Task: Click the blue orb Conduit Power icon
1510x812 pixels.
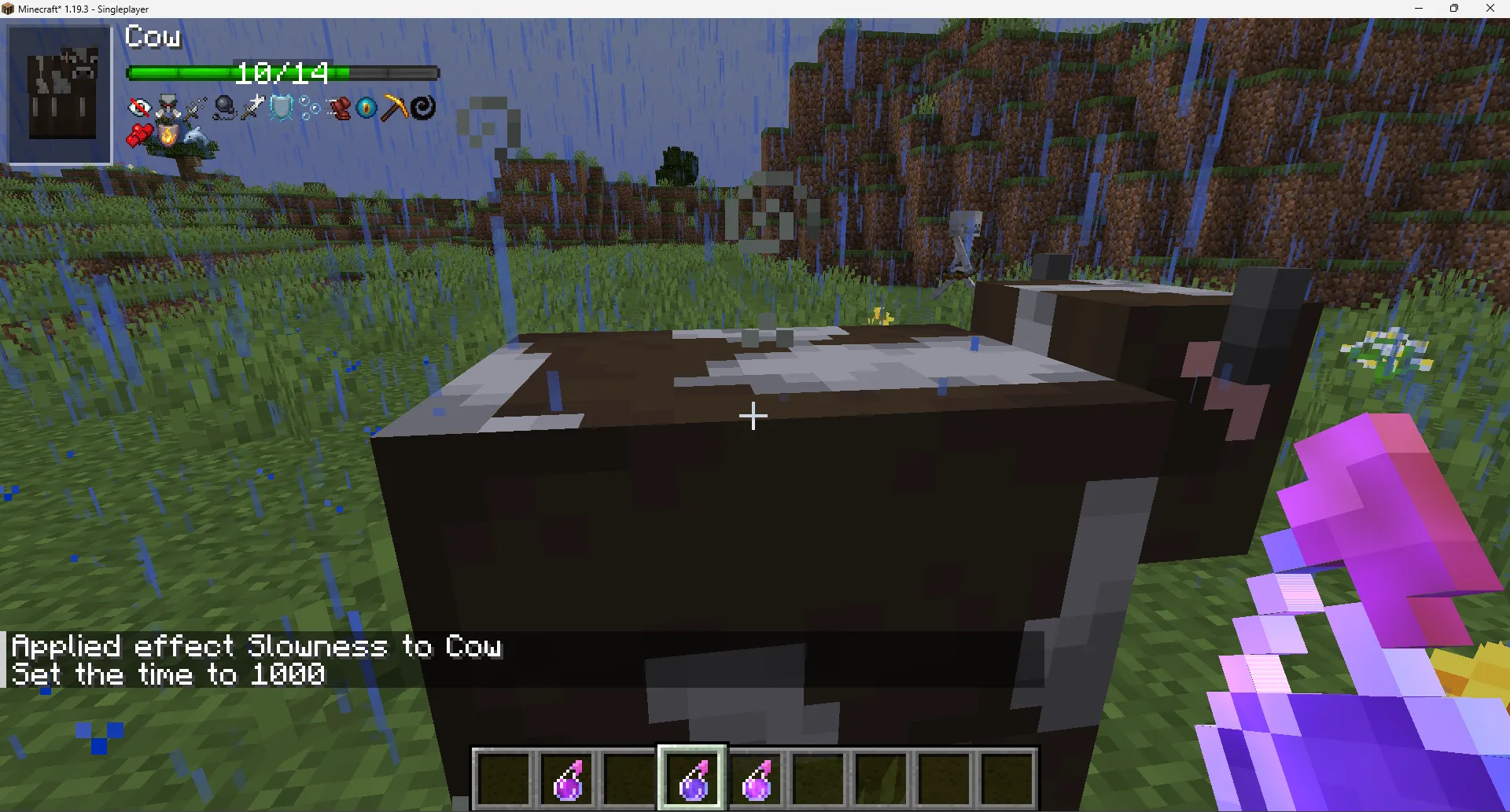Action: tap(365, 108)
